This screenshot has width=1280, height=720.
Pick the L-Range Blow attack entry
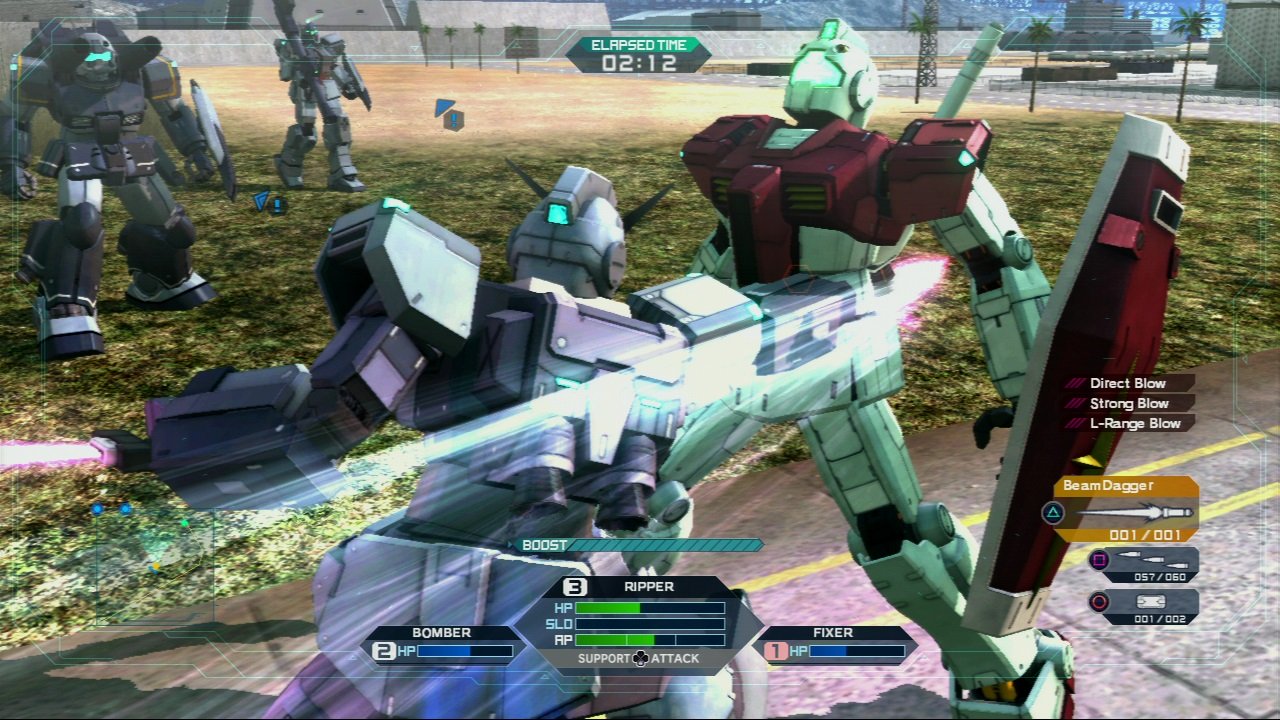(x=1128, y=423)
